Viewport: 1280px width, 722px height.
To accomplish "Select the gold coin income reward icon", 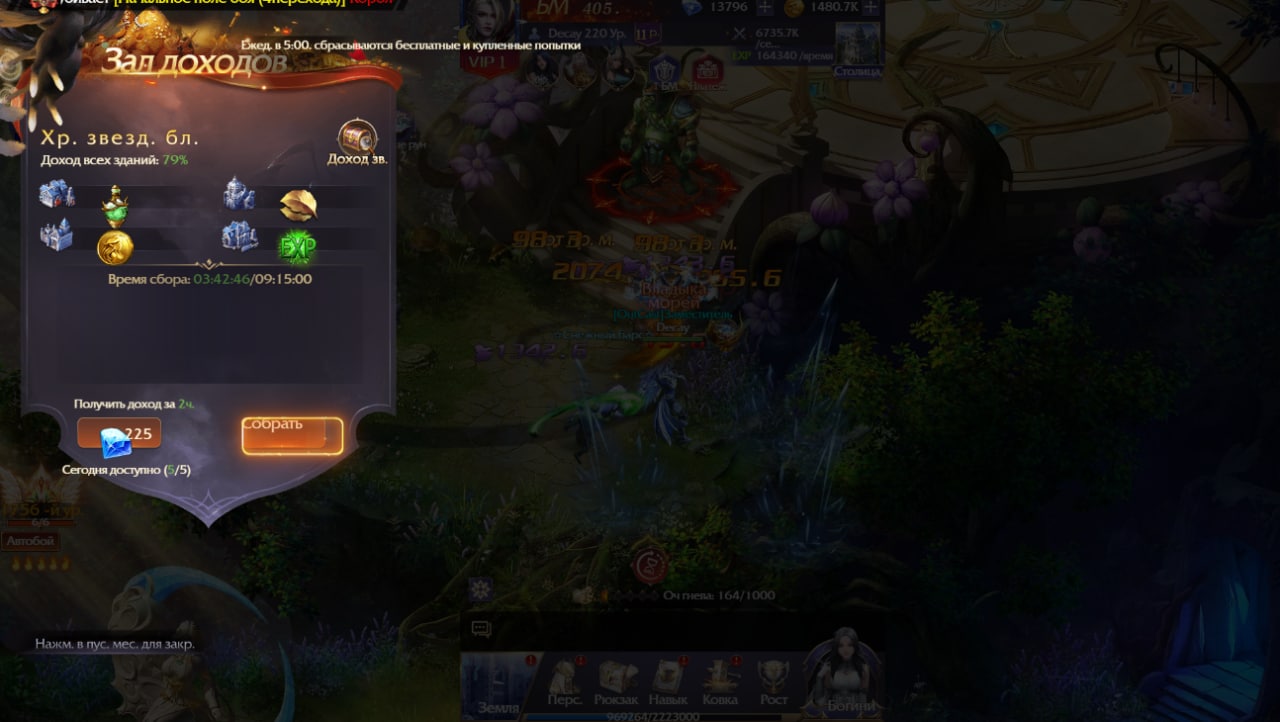I will point(115,246).
